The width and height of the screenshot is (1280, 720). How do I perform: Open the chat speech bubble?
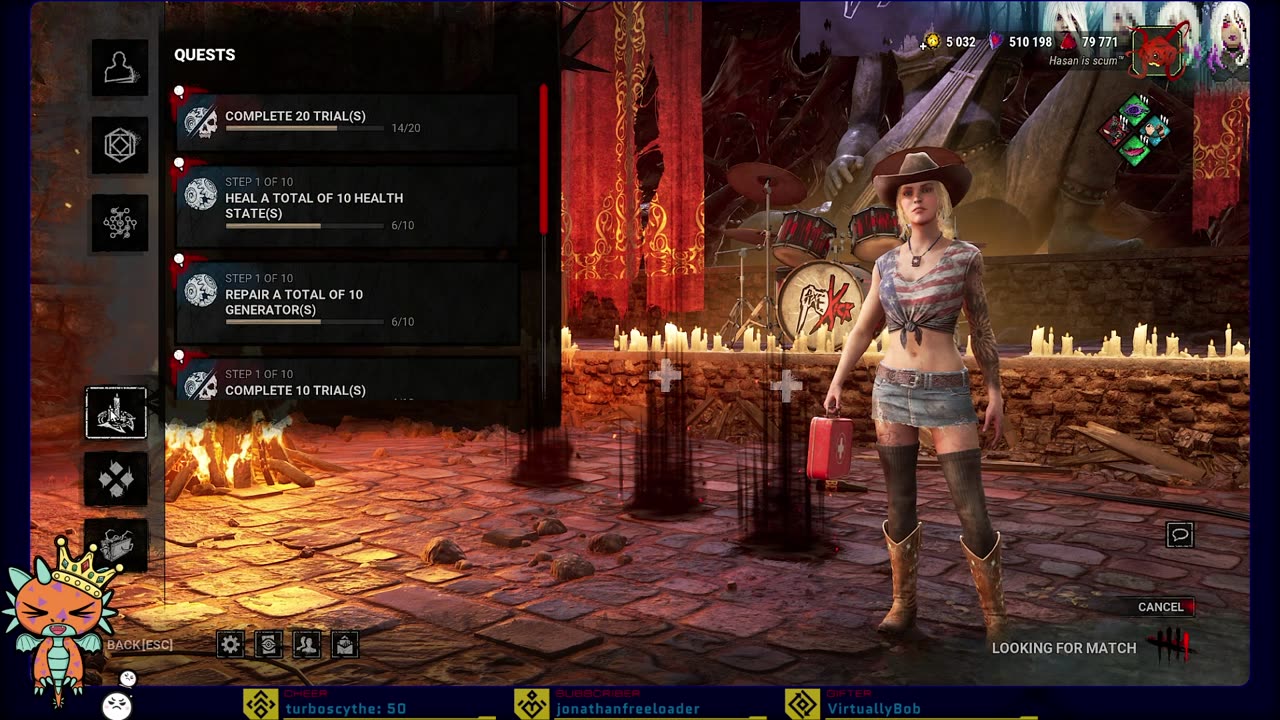[1180, 535]
